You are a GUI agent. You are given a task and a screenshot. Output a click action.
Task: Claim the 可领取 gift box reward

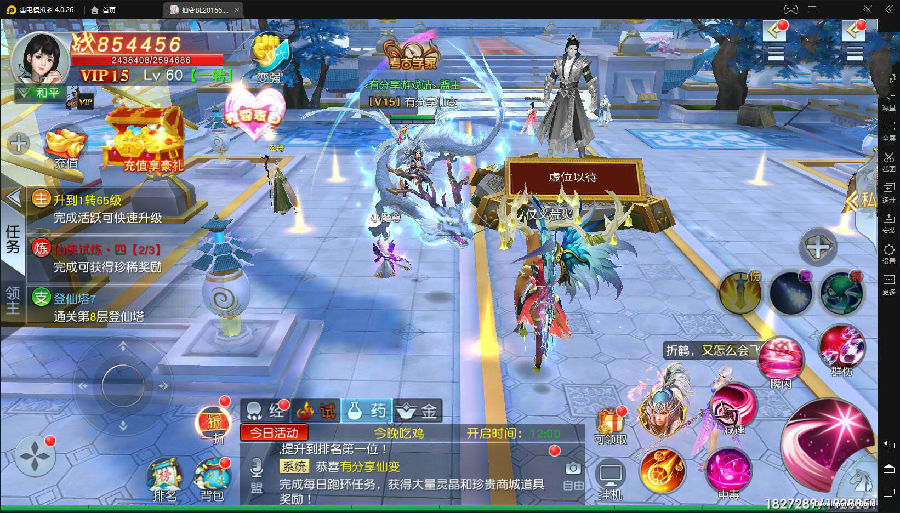610,426
